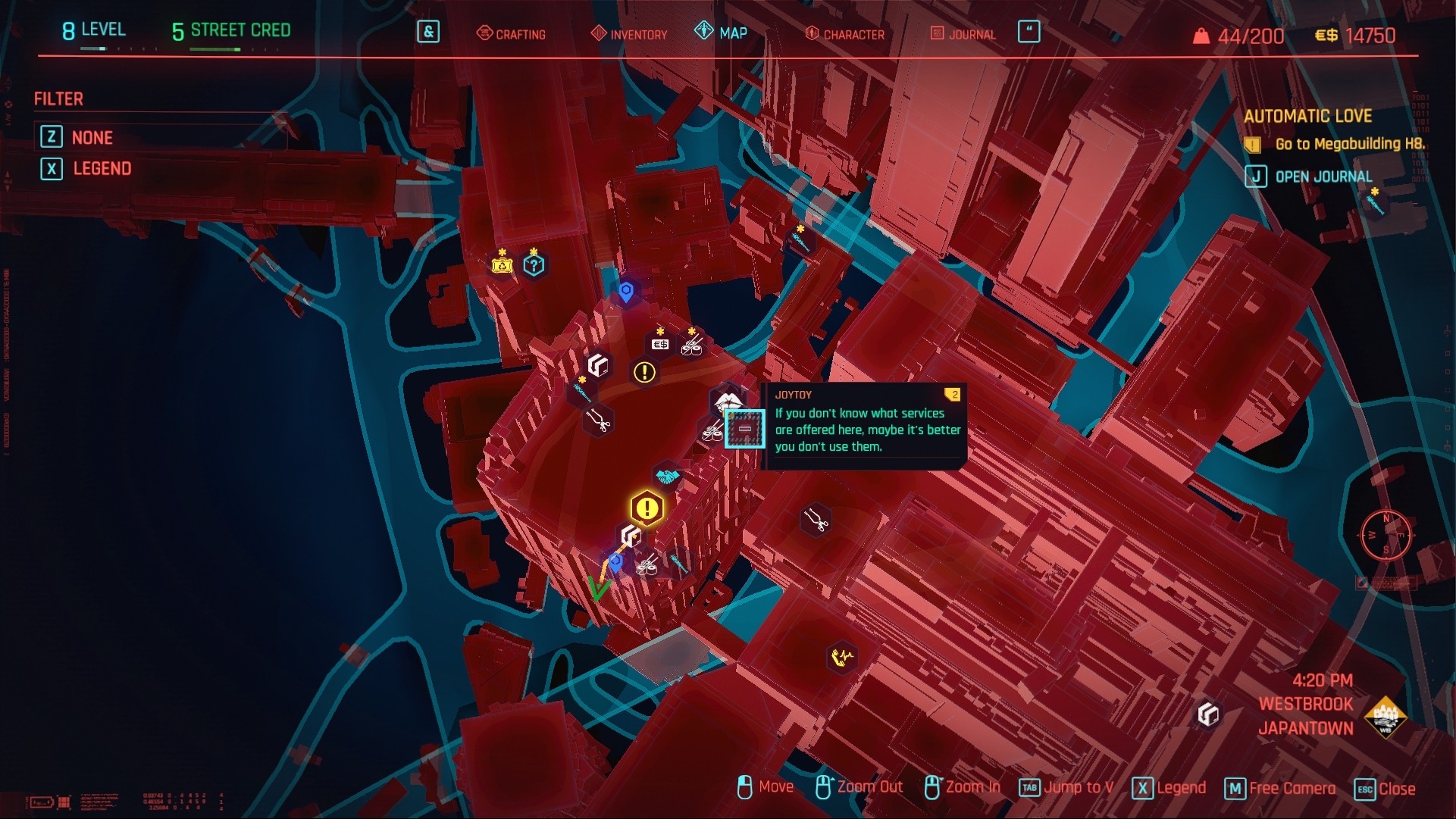
Task: Click the quotation mark shortcut beside Journal
Action: coord(1029,32)
